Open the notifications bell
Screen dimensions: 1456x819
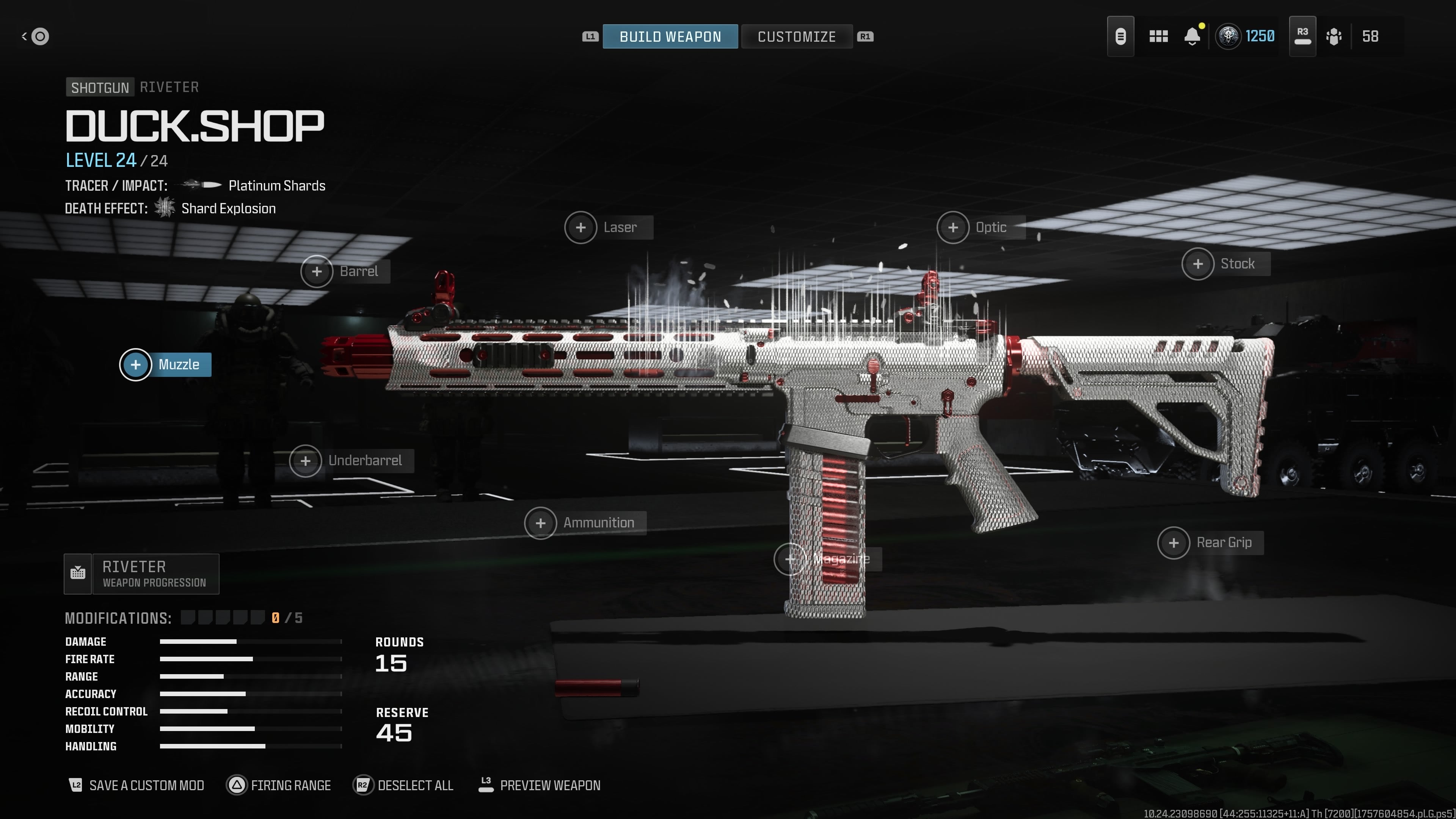1192,37
